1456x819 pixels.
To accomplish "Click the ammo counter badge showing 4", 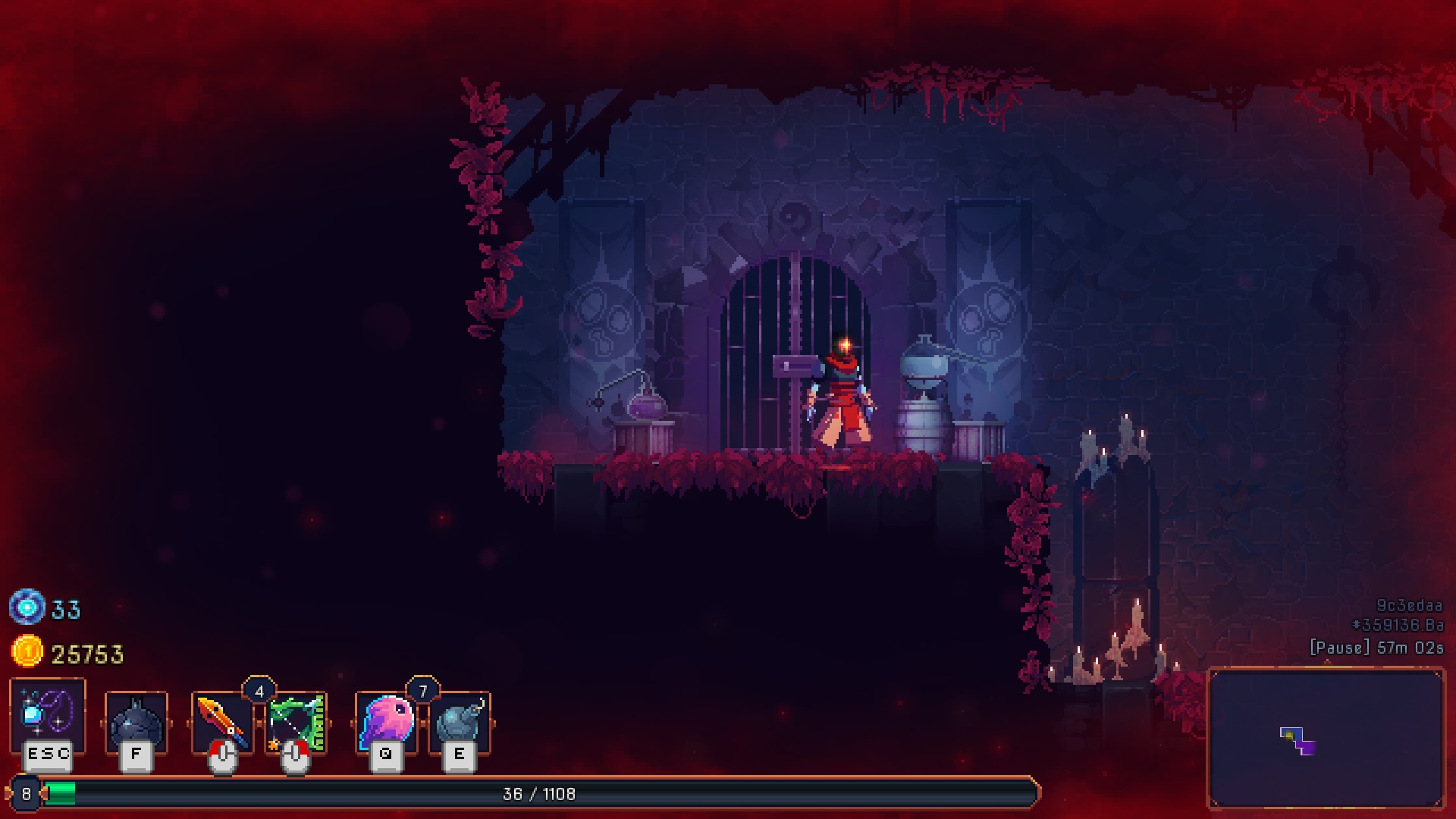I will (x=259, y=690).
